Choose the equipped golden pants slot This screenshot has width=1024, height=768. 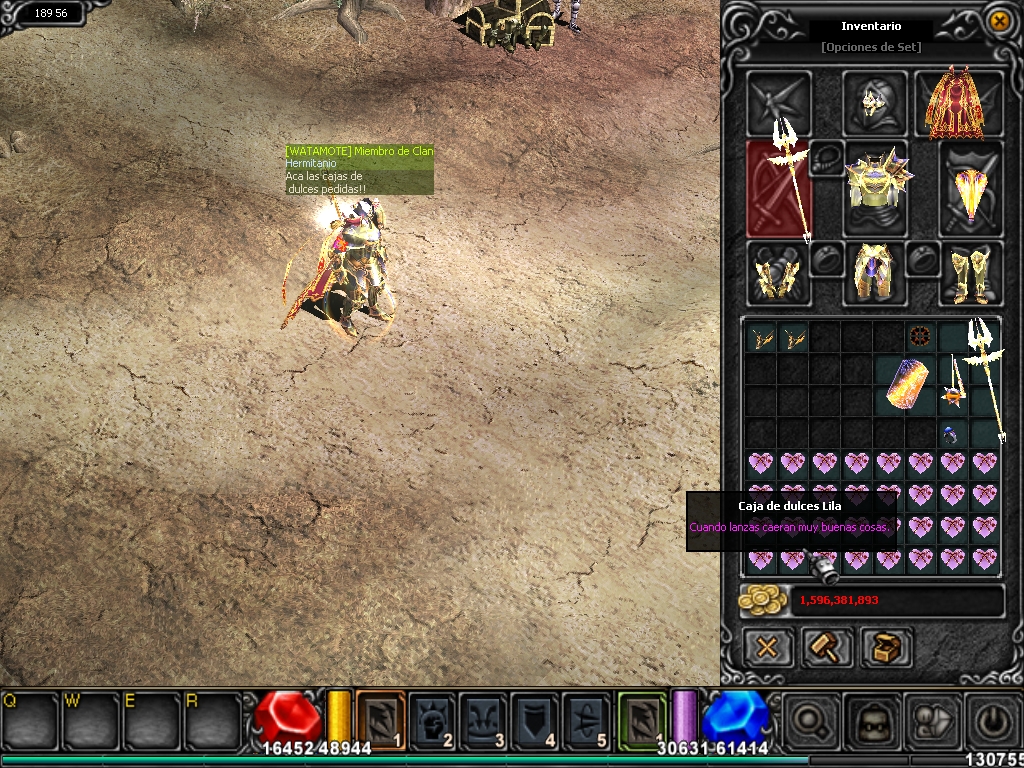point(875,274)
